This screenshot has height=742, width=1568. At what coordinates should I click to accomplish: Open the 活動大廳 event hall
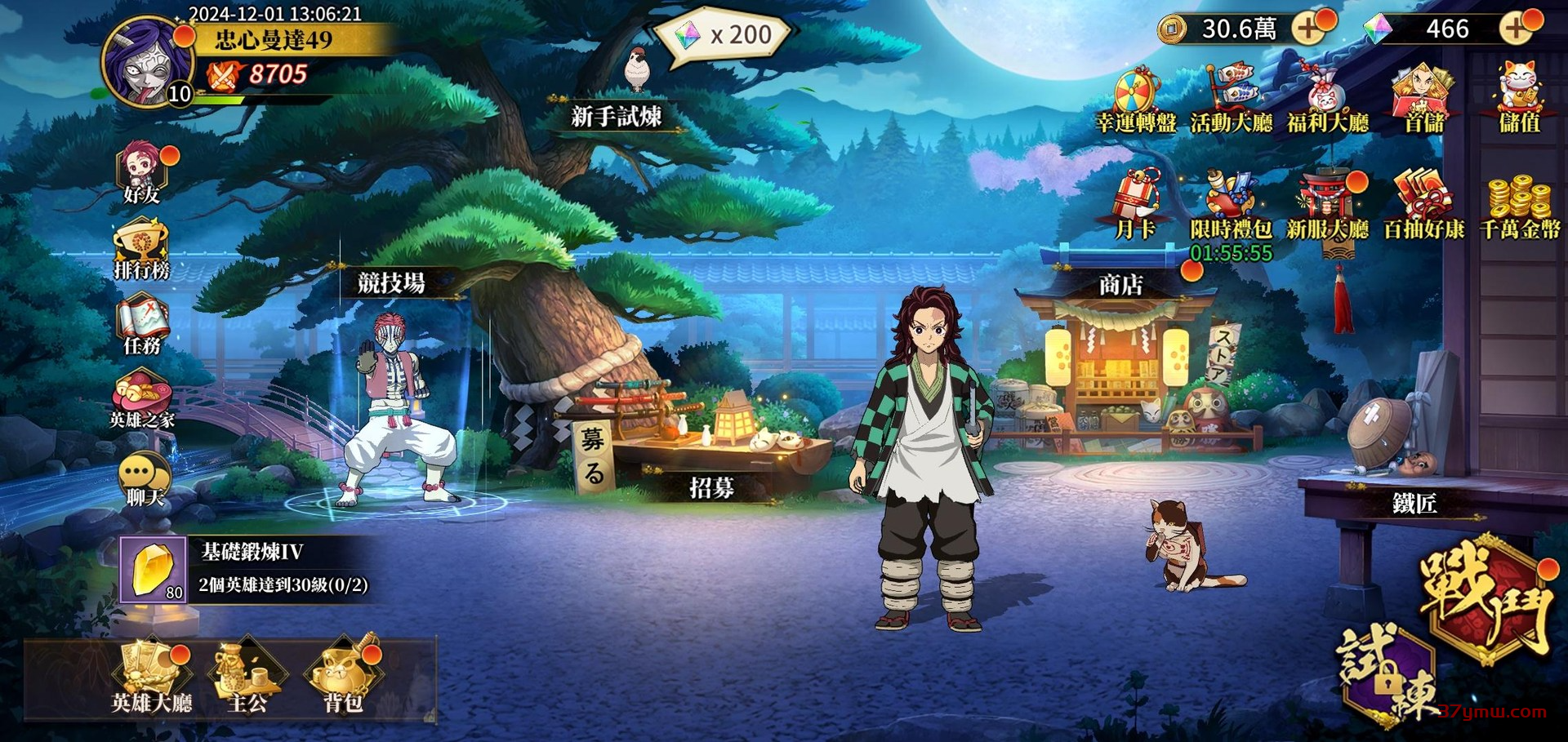point(1231,101)
